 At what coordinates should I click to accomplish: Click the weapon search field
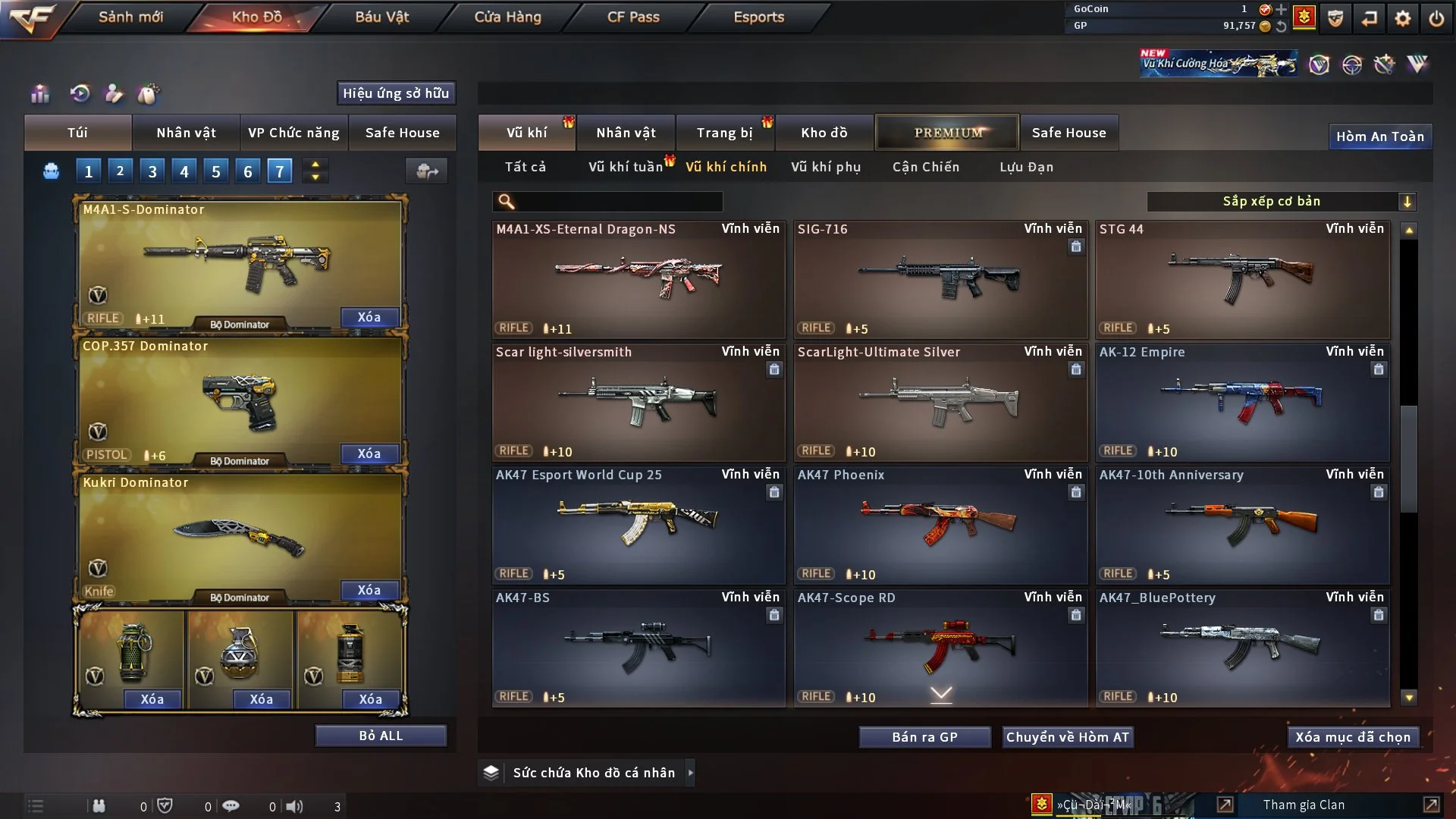tap(618, 201)
